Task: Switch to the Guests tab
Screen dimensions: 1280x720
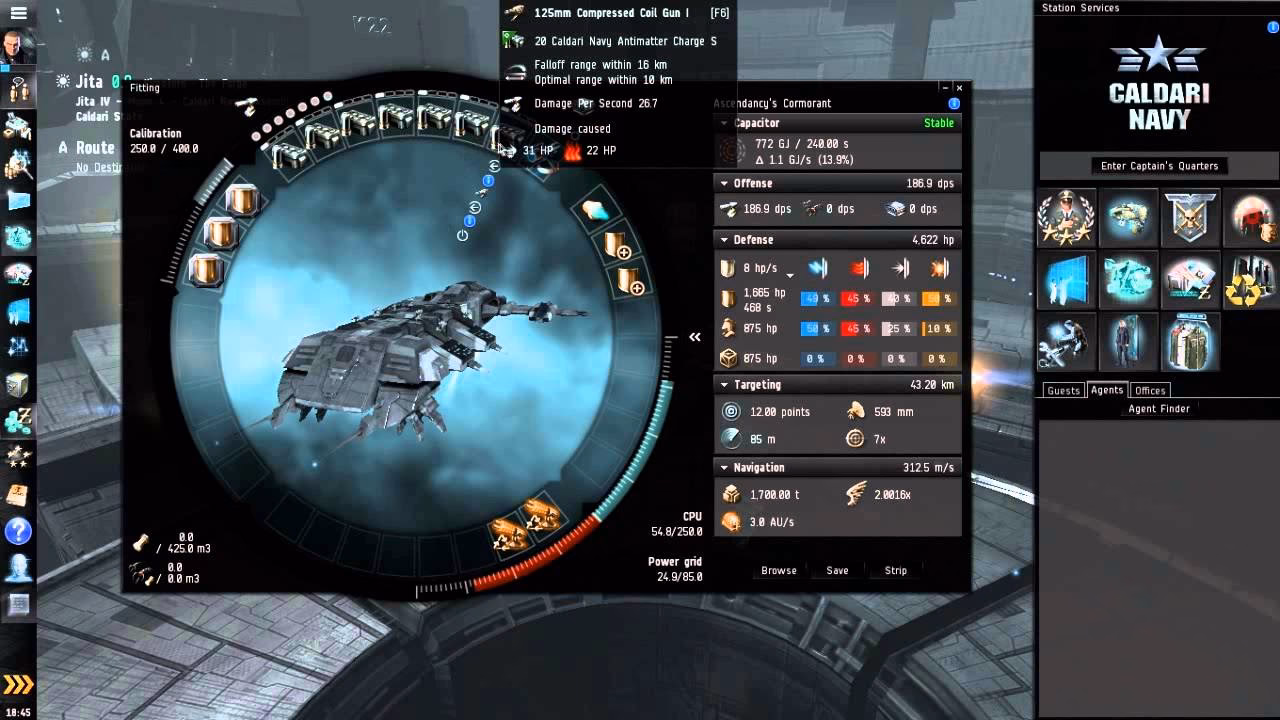Action: pyautogui.click(x=1063, y=390)
